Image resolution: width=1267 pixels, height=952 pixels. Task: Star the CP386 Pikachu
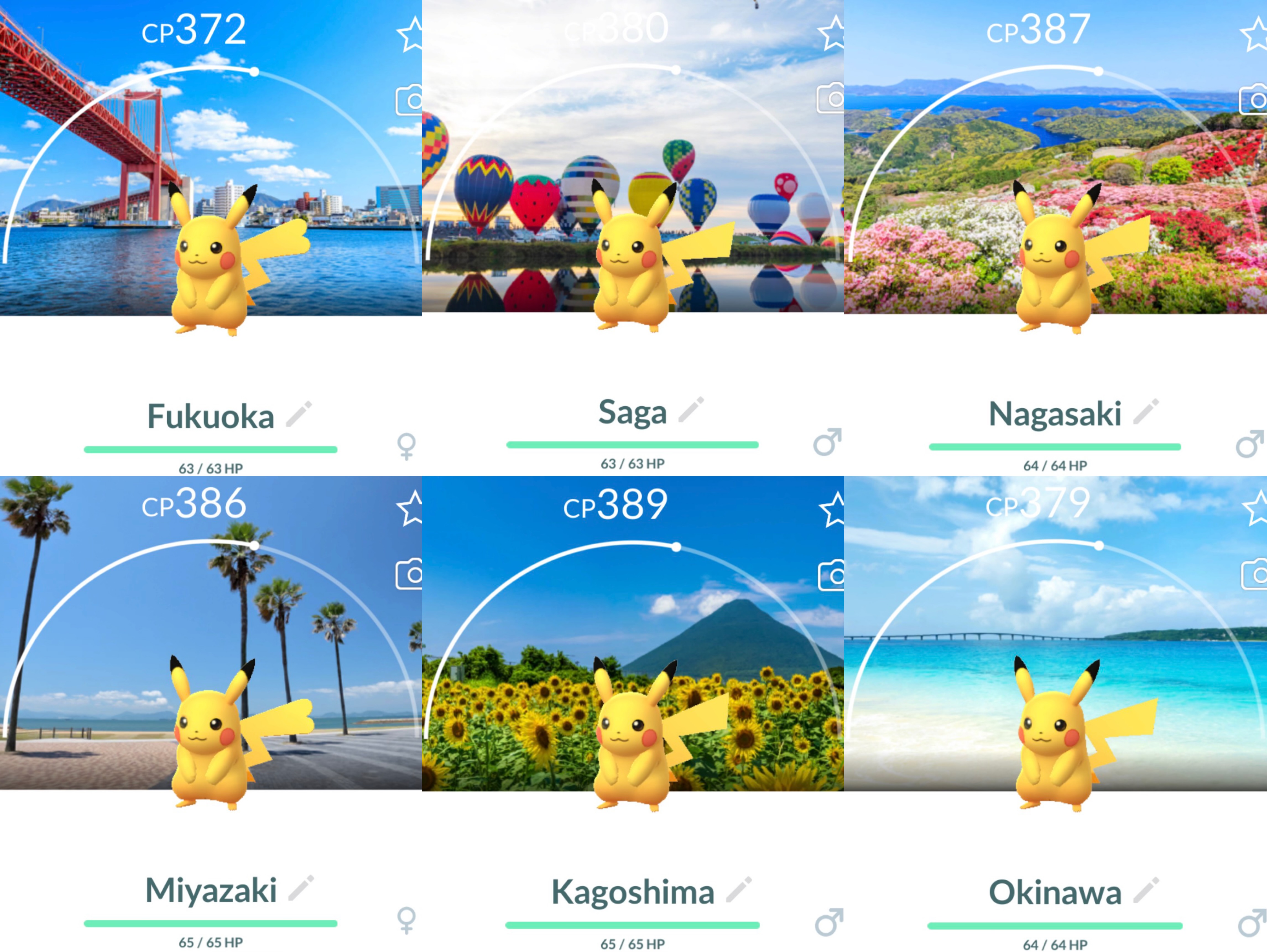point(411,508)
